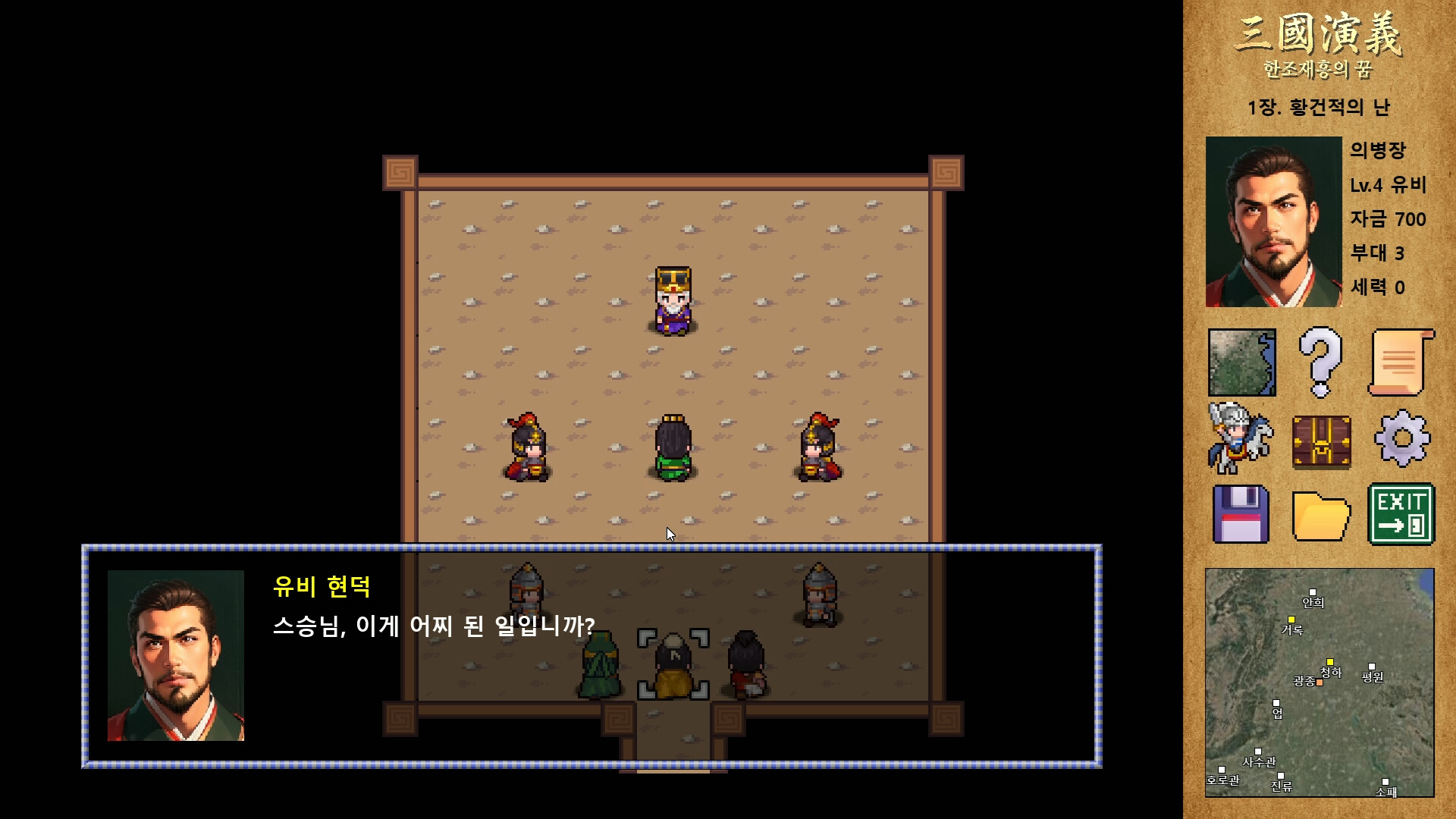
Task: Click the chapter title 1장. 황건적의 난
Action: tap(1319, 108)
